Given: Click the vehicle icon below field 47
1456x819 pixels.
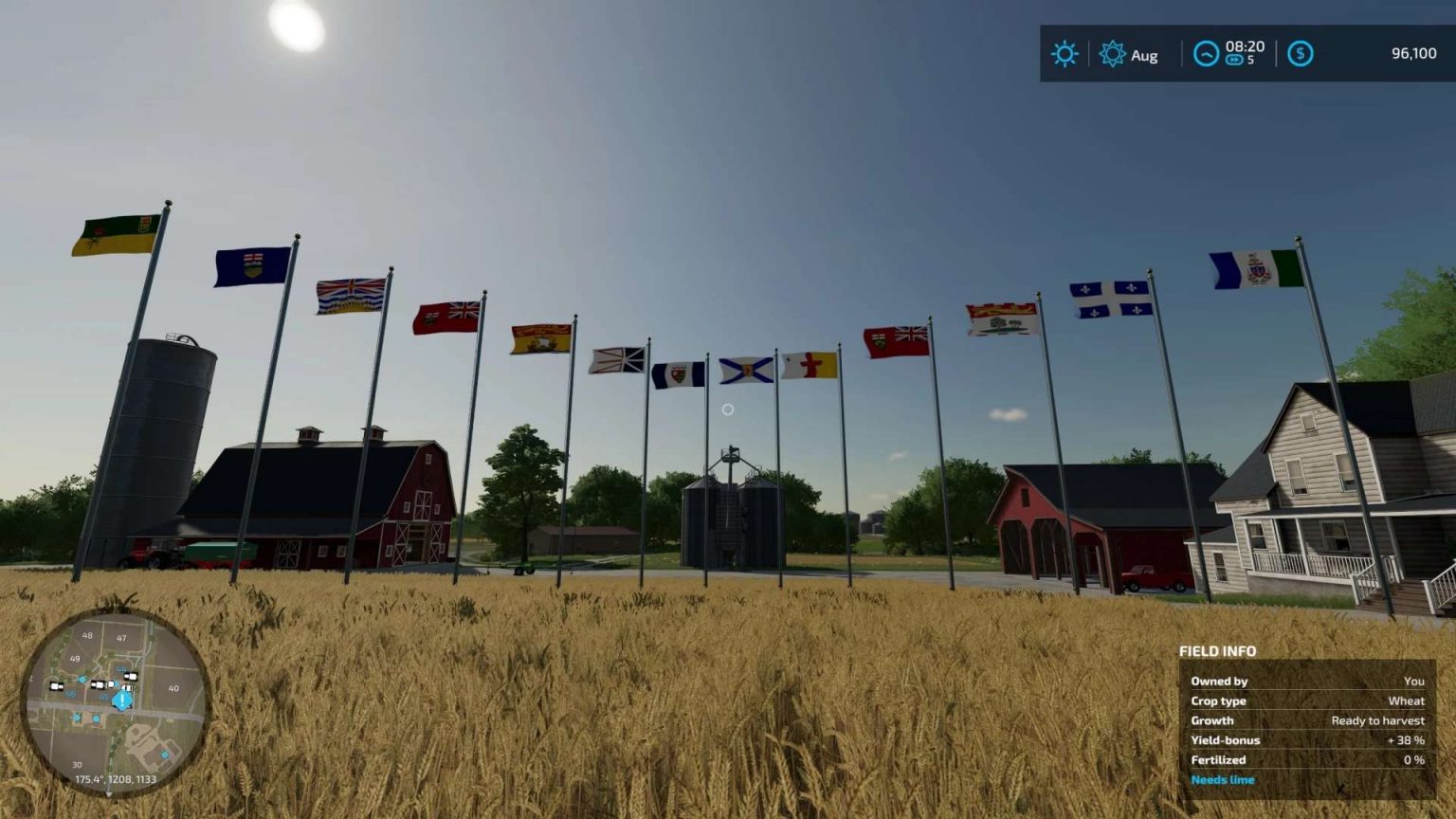Looking at the screenshot, I should tap(131, 676).
